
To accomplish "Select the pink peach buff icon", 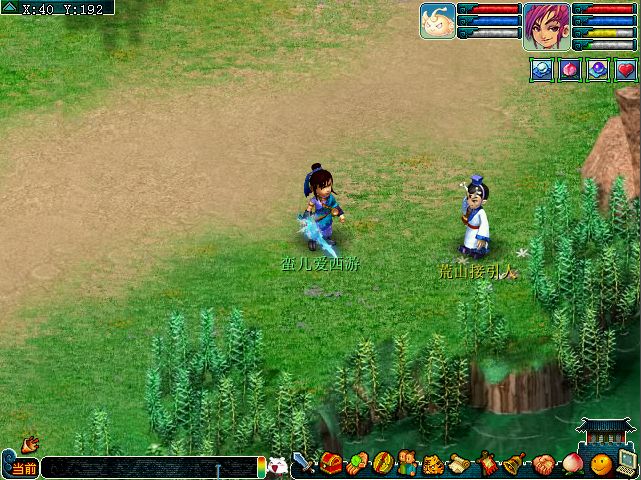I will tap(569, 70).
